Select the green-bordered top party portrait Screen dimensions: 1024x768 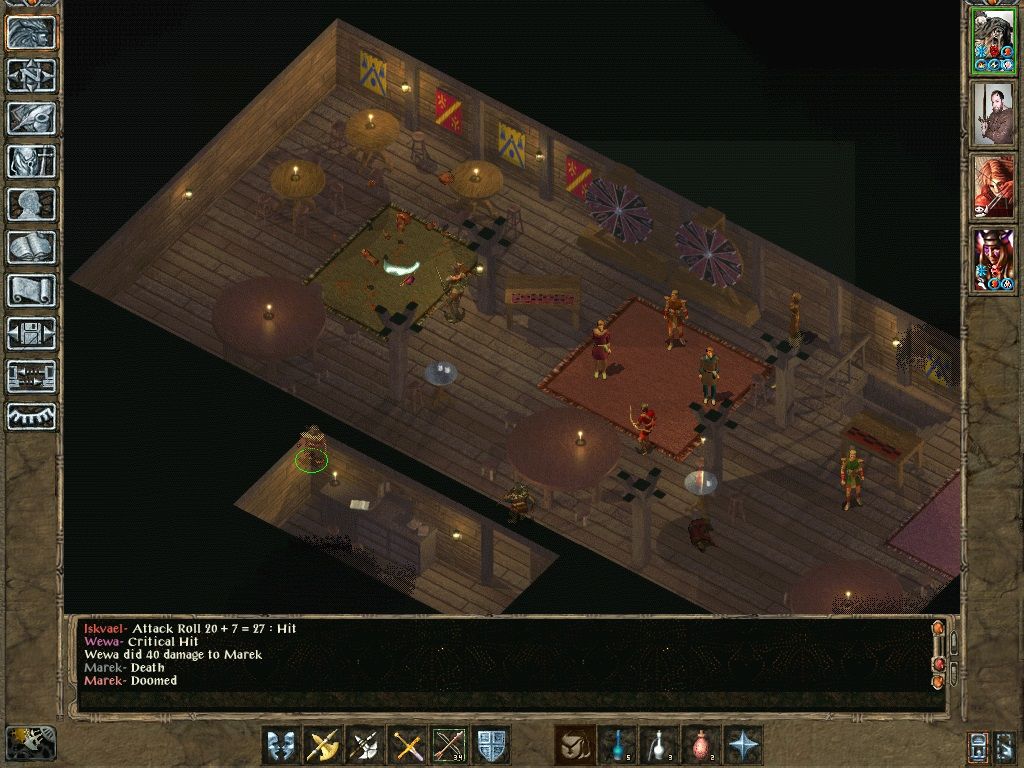click(993, 41)
